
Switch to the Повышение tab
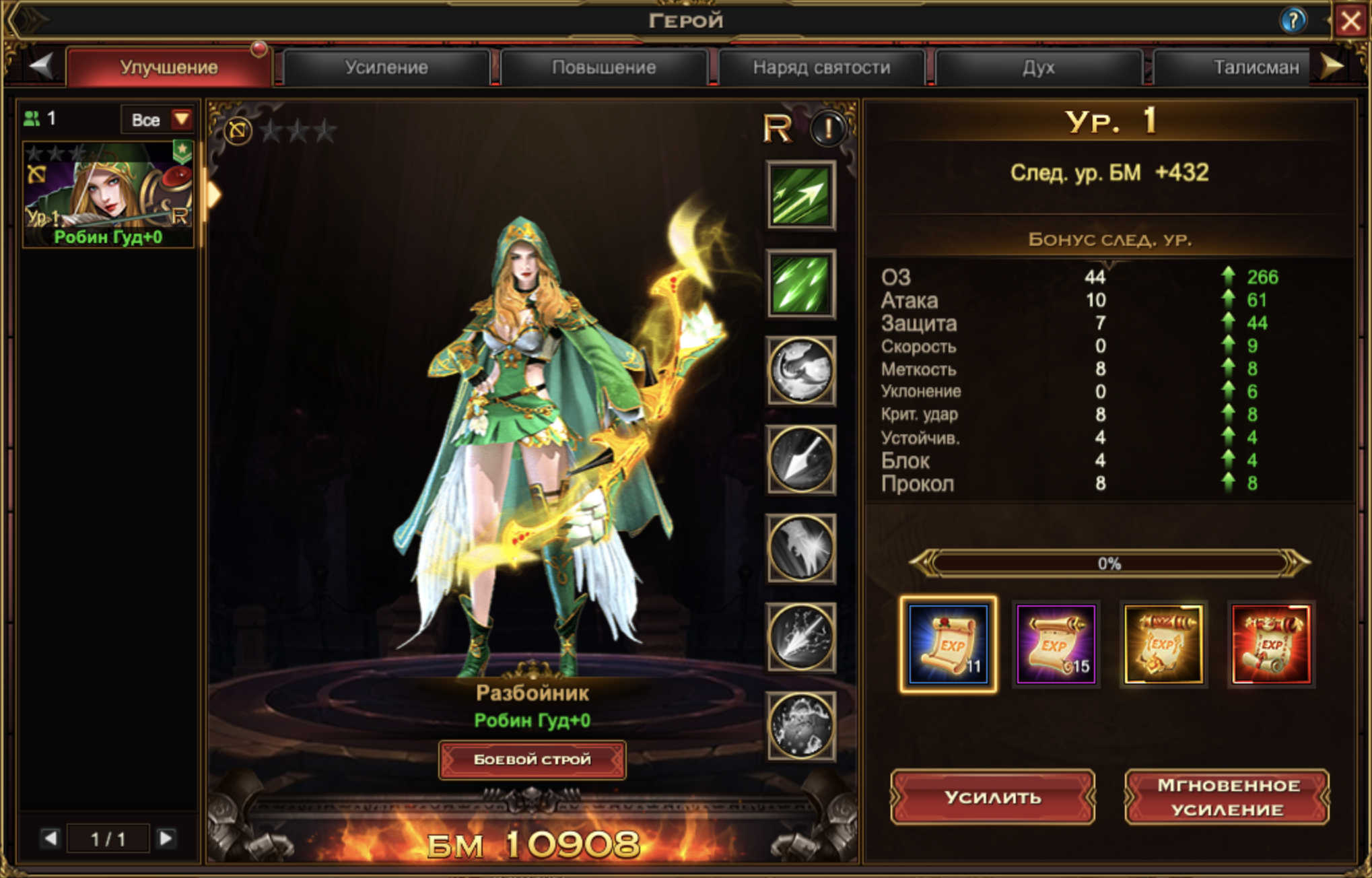[604, 67]
